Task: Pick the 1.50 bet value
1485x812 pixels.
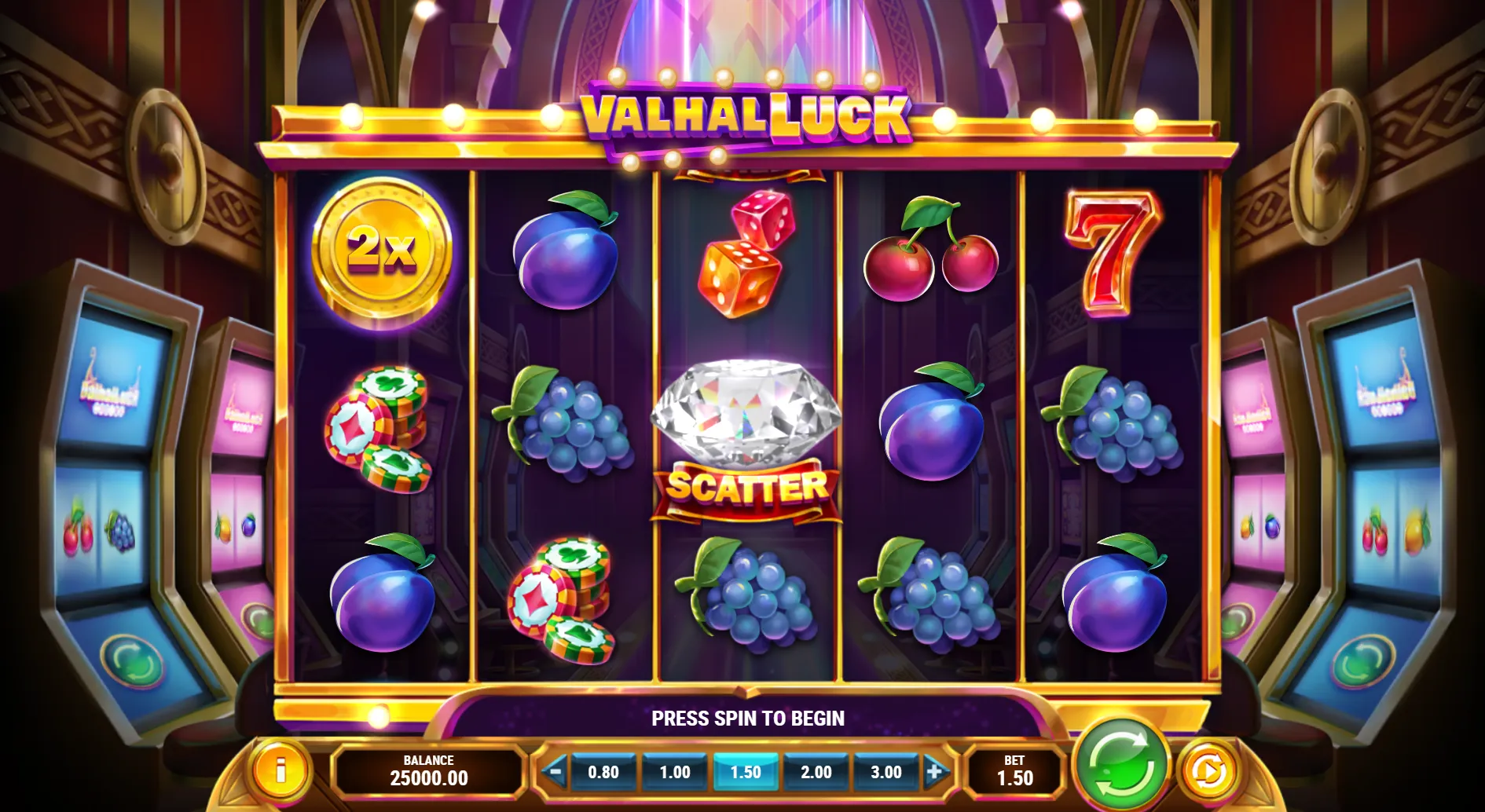Action: (746, 772)
